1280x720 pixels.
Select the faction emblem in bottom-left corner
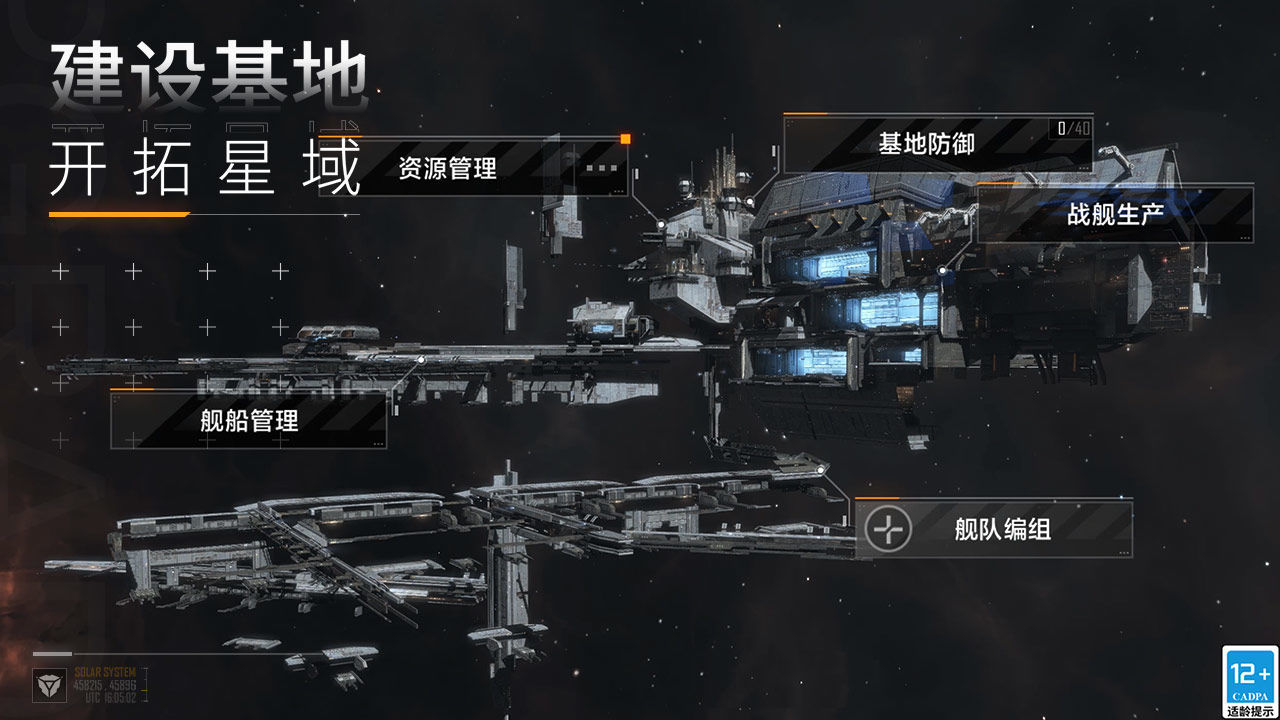[x=48, y=685]
